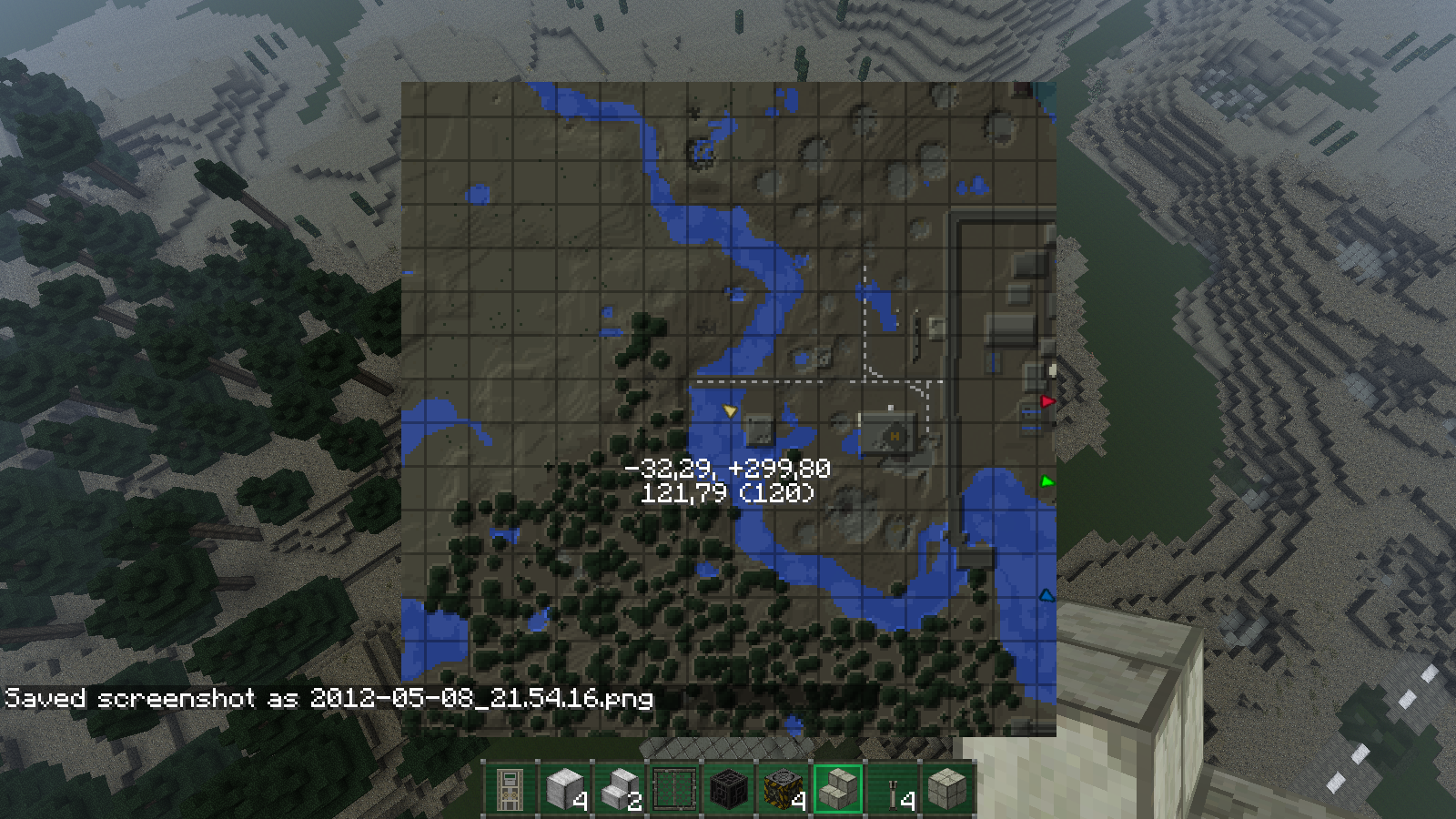The width and height of the screenshot is (1456, 819).
Task: Click the H home marker on the map building
Action: tap(895, 435)
